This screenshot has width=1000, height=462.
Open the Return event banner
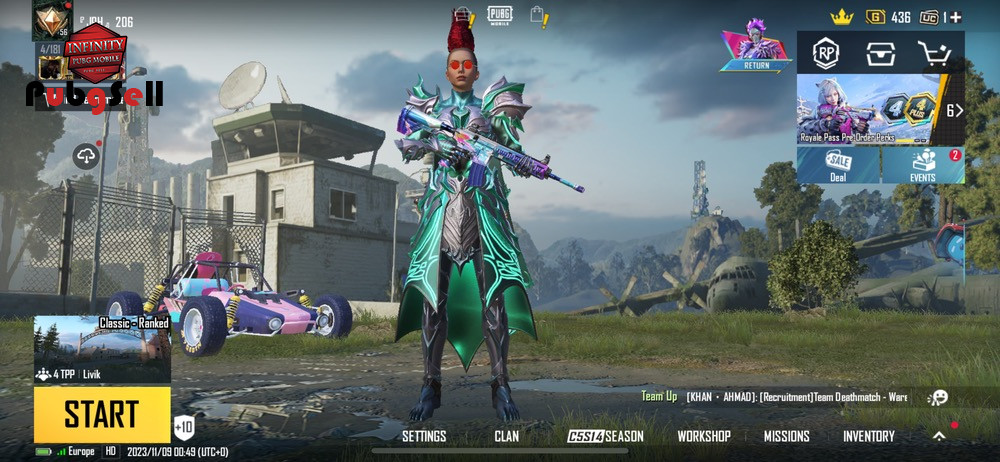click(x=757, y=50)
